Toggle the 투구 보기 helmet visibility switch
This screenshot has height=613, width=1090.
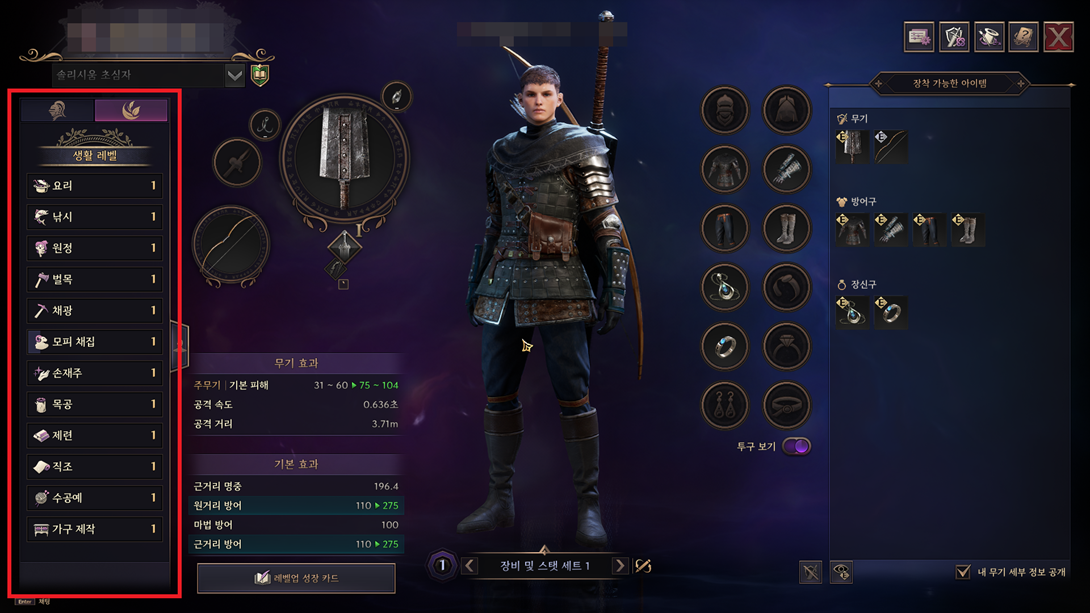point(796,446)
